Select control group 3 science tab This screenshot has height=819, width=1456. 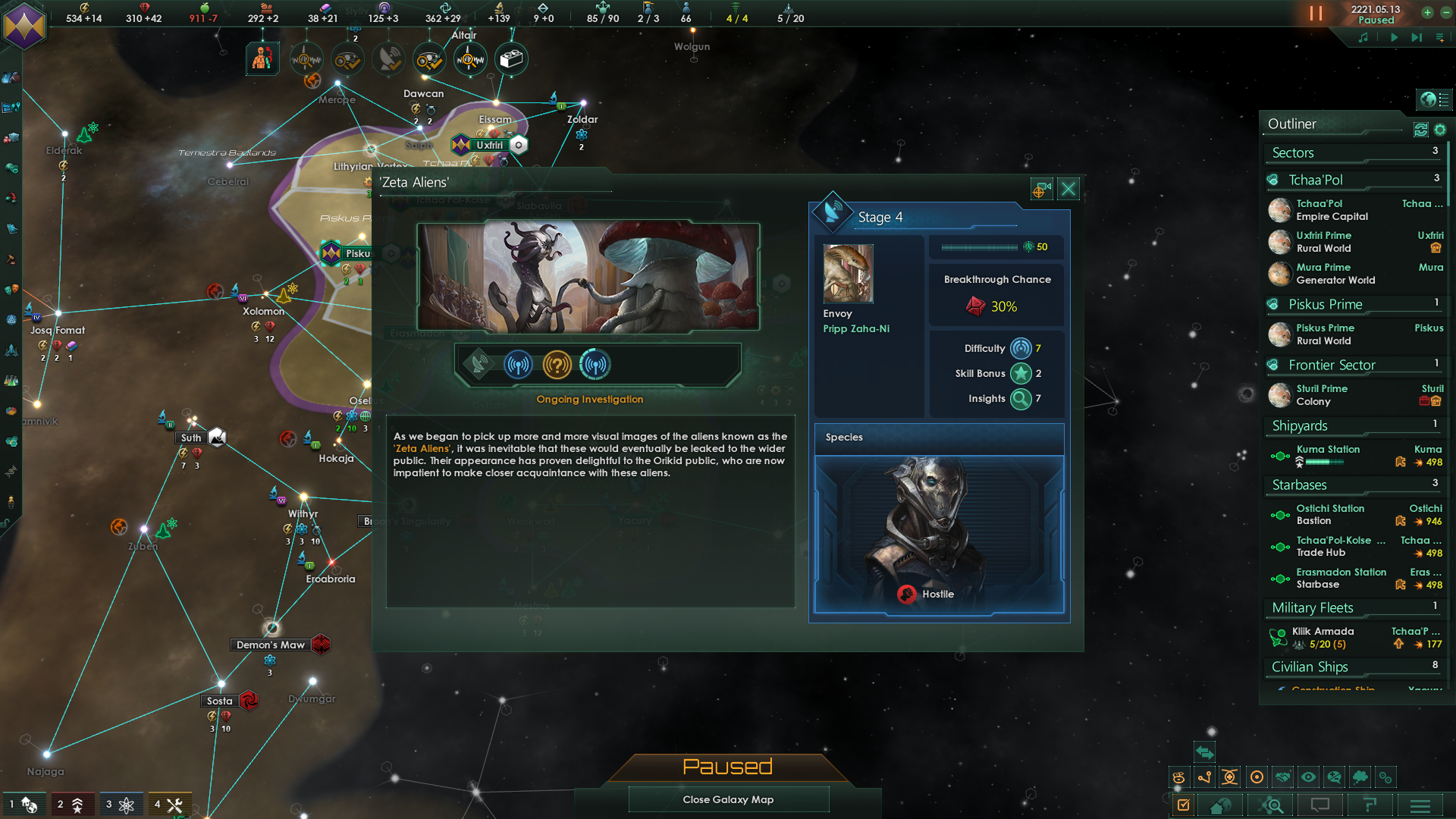(x=120, y=805)
